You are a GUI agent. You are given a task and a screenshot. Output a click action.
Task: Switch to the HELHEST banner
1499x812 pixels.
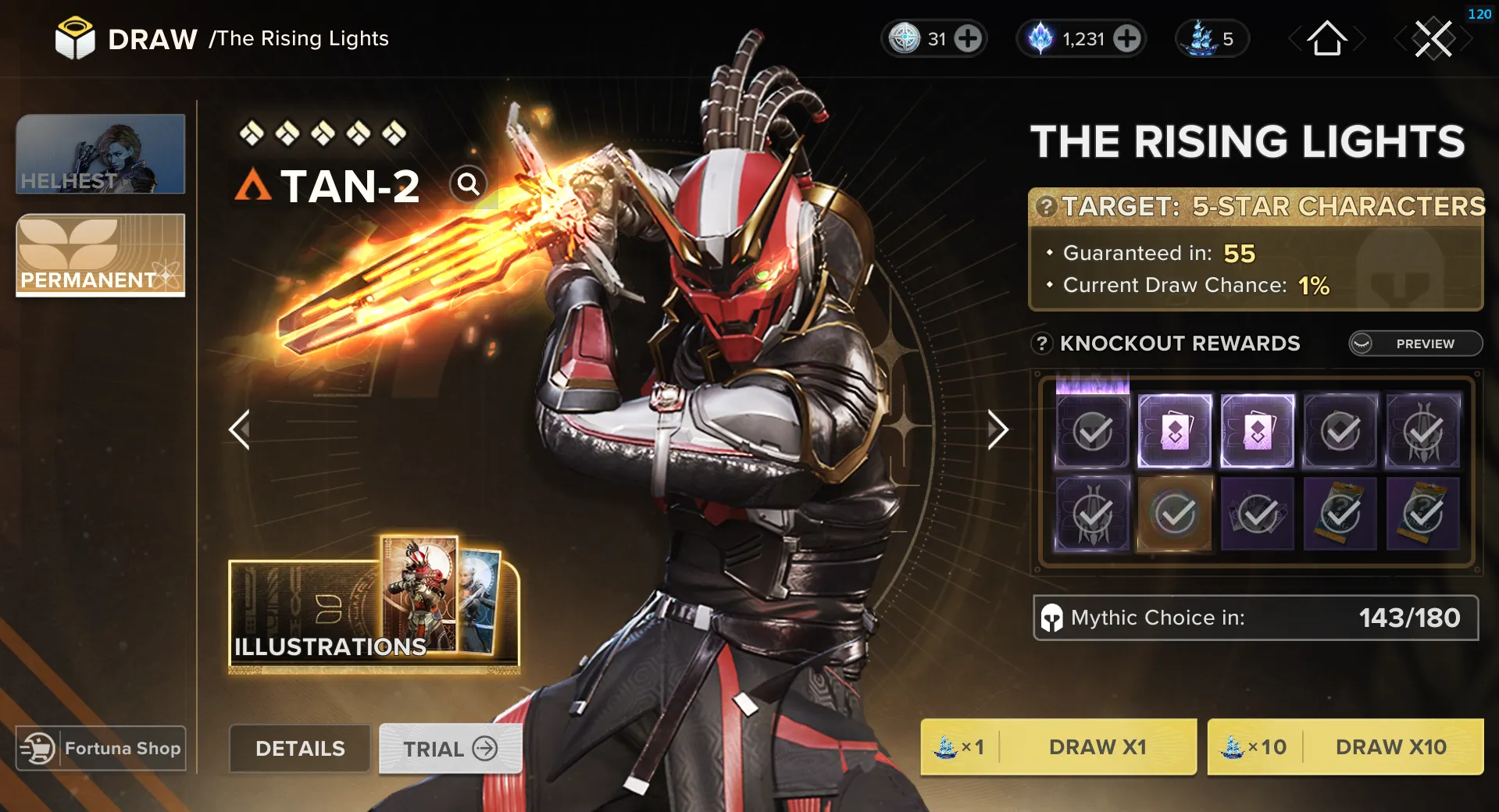click(x=100, y=154)
